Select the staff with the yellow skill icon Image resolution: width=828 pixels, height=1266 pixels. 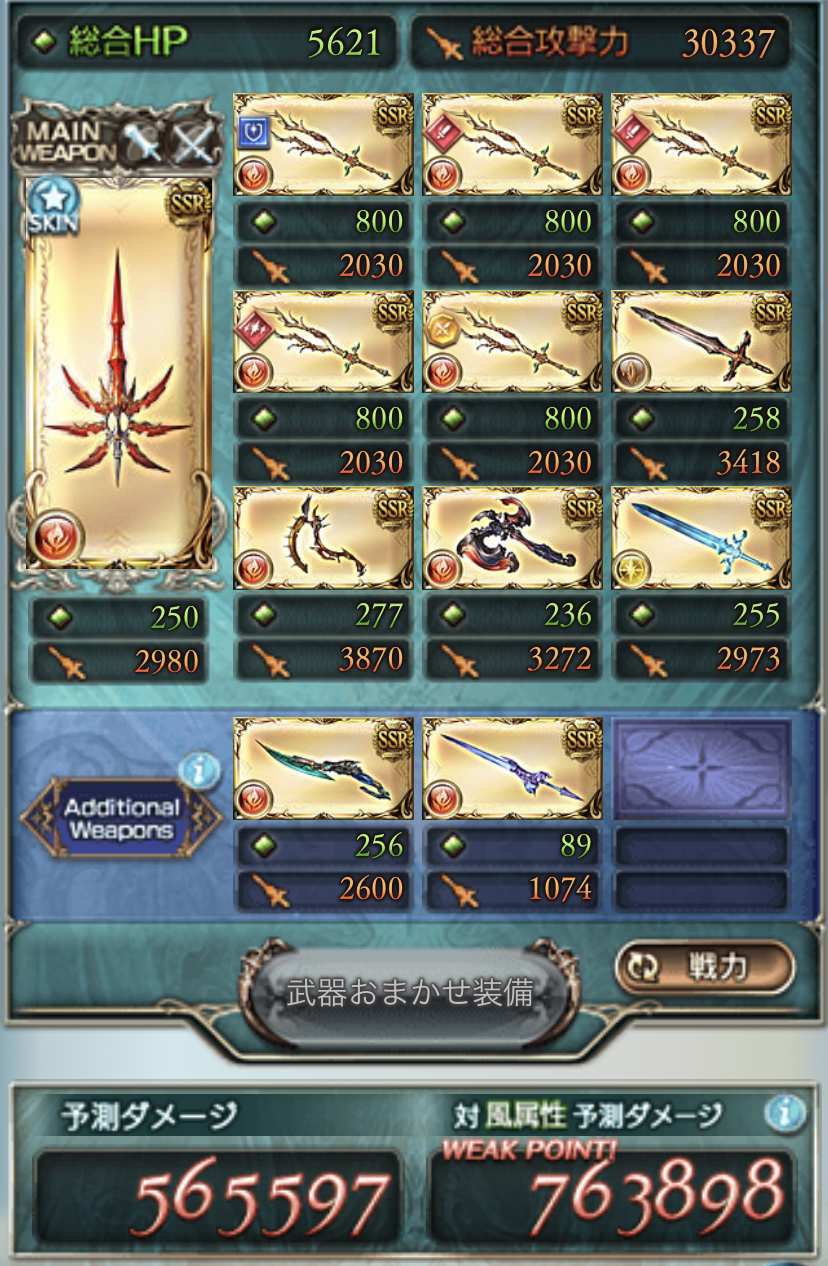coord(513,341)
